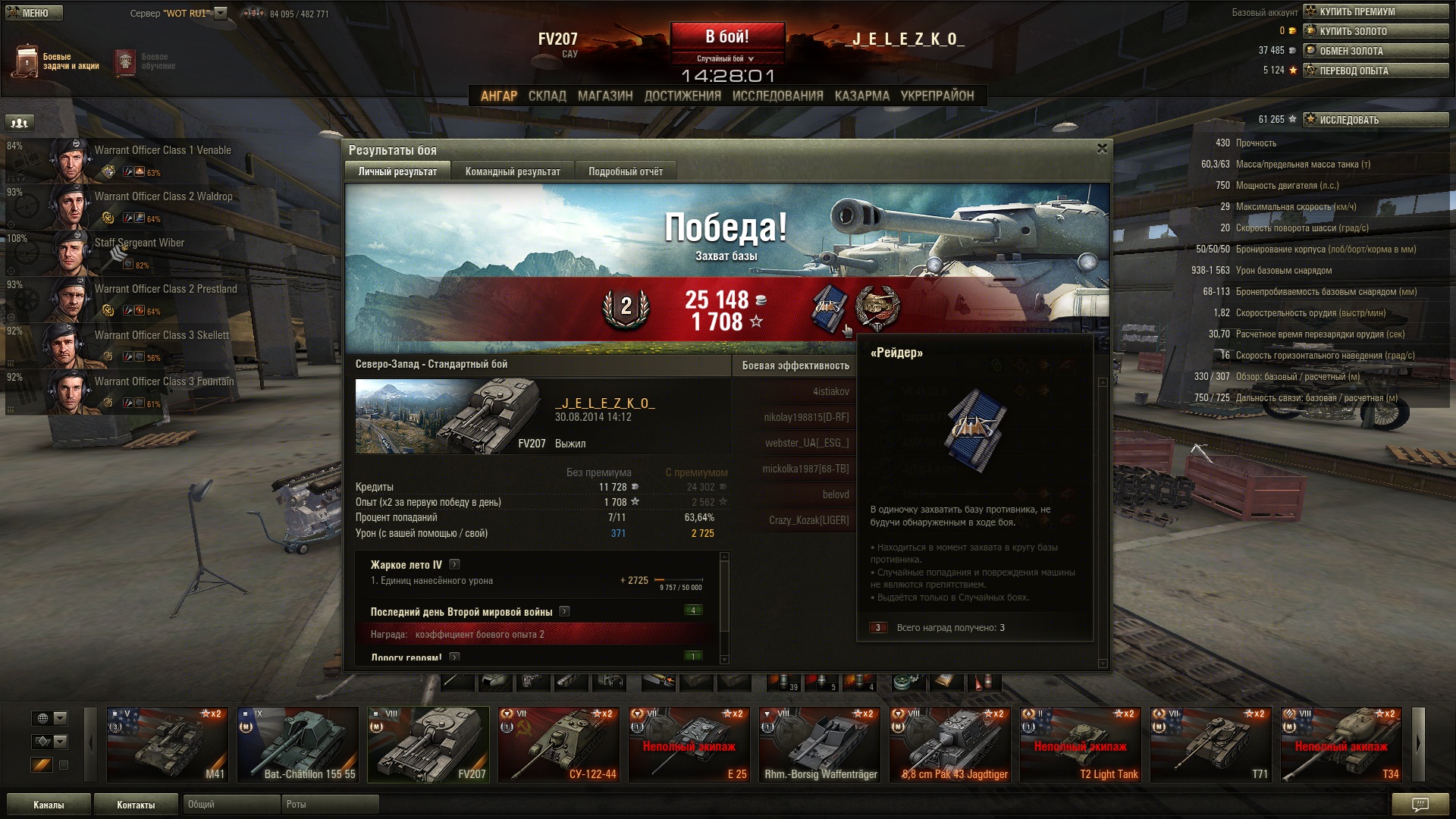Open the server selection dropdown
The height and width of the screenshot is (819, 1456).
[x=221, y=13]
